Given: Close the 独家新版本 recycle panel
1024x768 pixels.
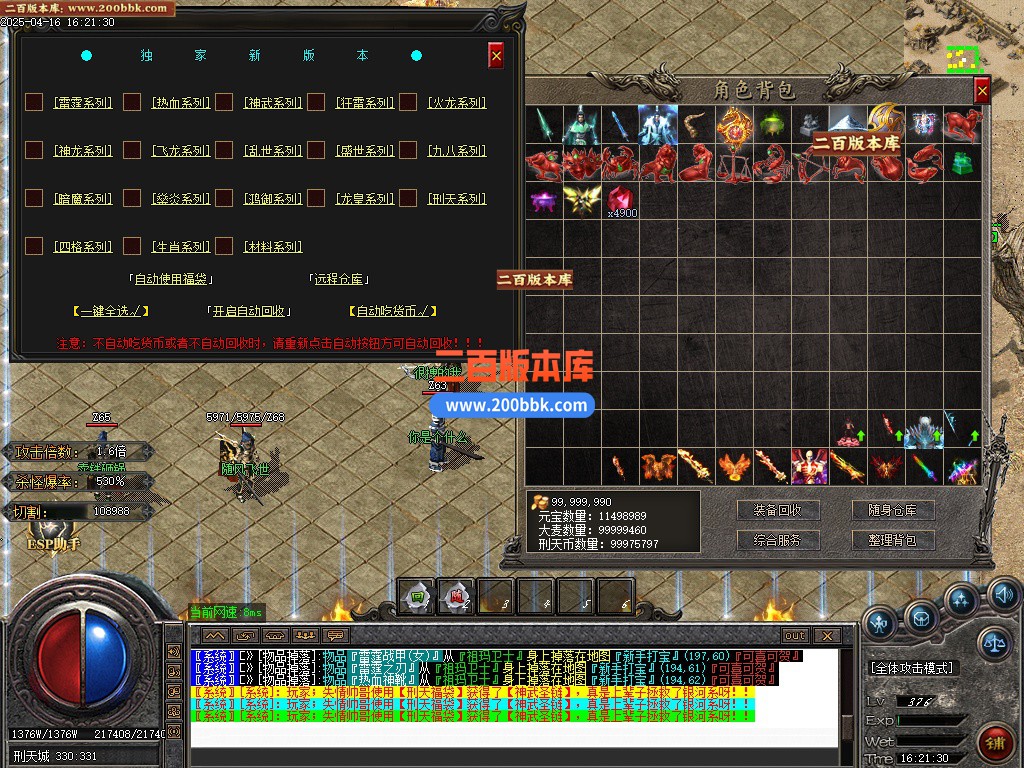Looking at the screenshot, I should point(496,56).
